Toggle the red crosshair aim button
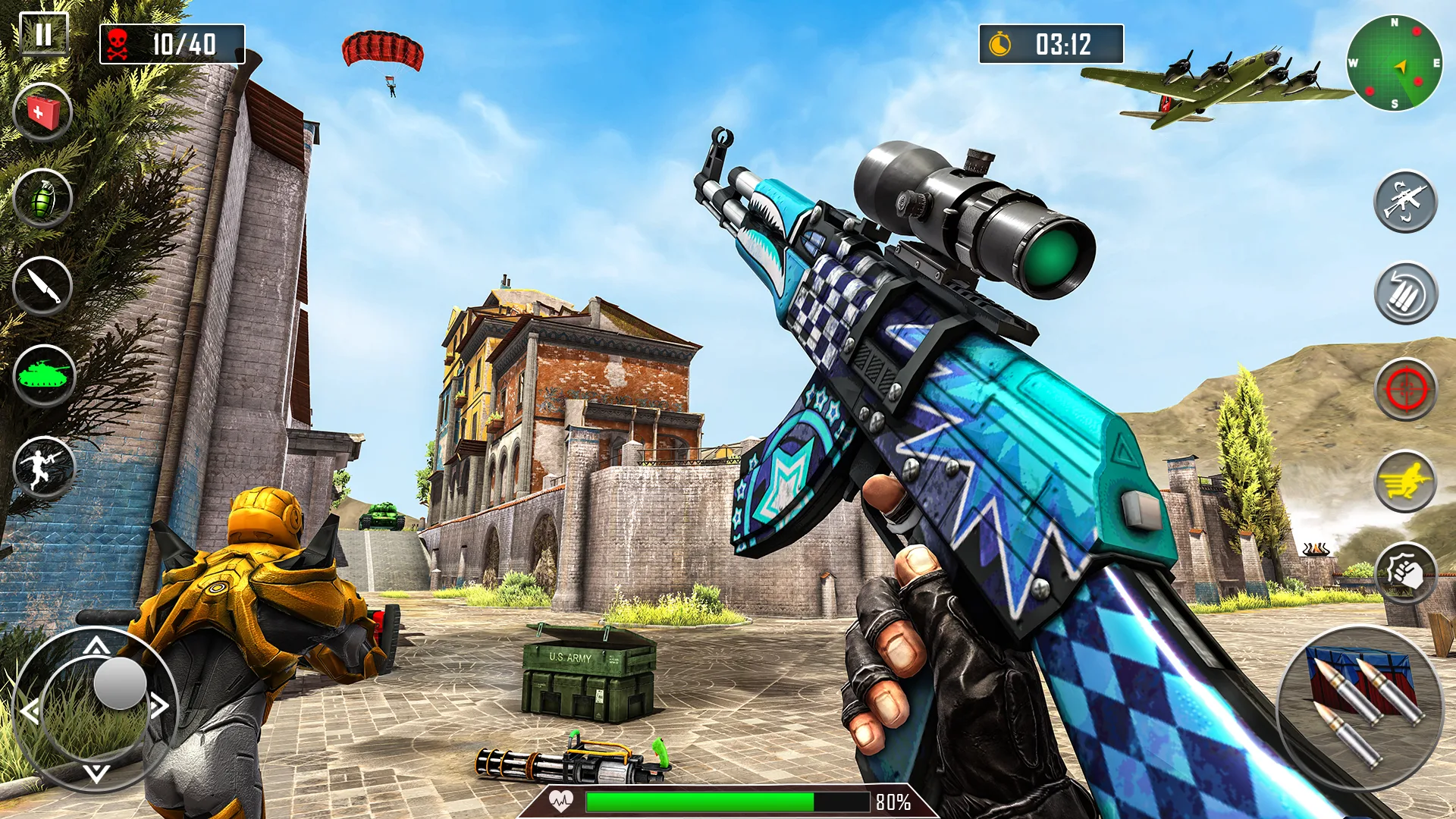The height and width of the screenshot is (819, 1456). 1405,389
